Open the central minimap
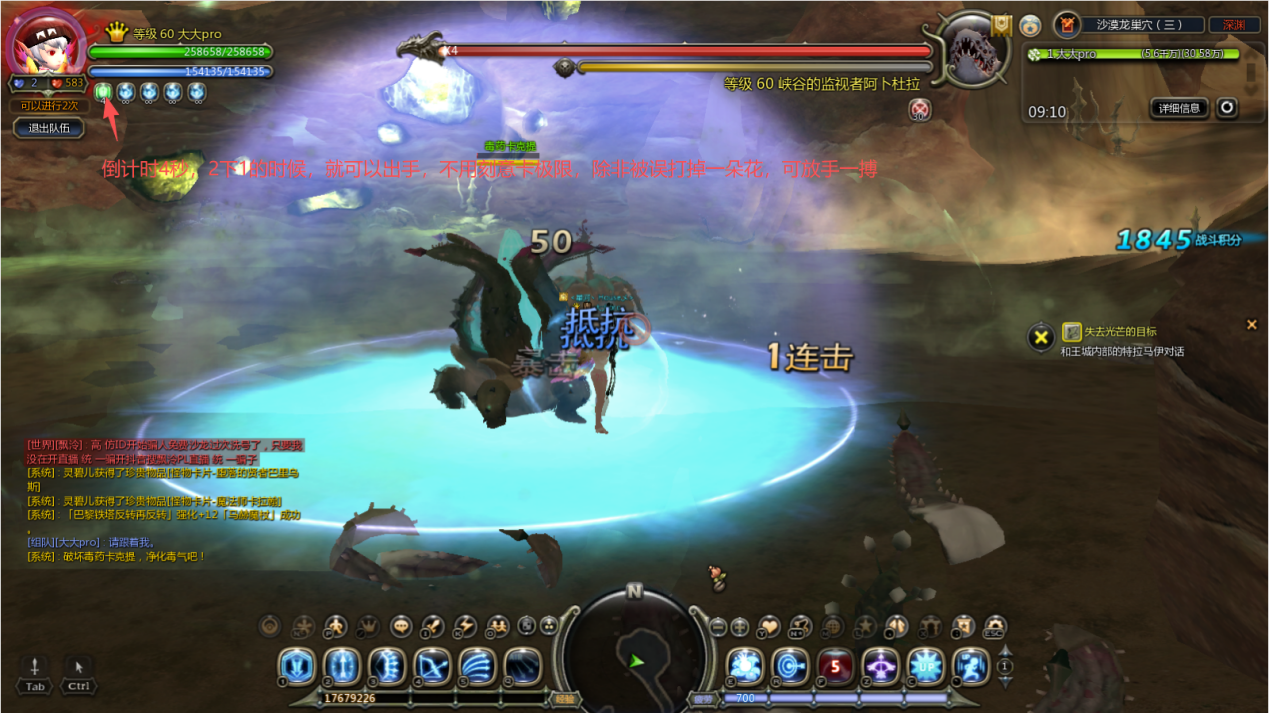1269x713 pixels. click(634, 650)
